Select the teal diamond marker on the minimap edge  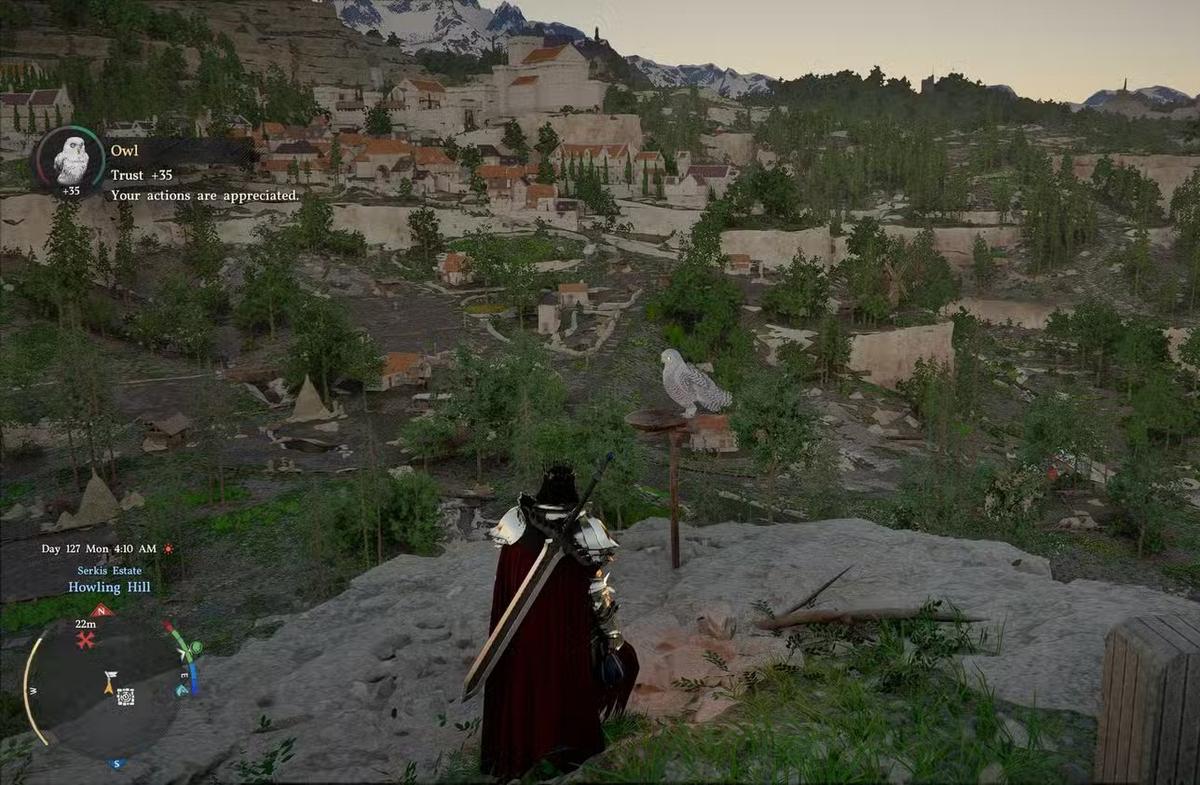[x=181, y=690]
